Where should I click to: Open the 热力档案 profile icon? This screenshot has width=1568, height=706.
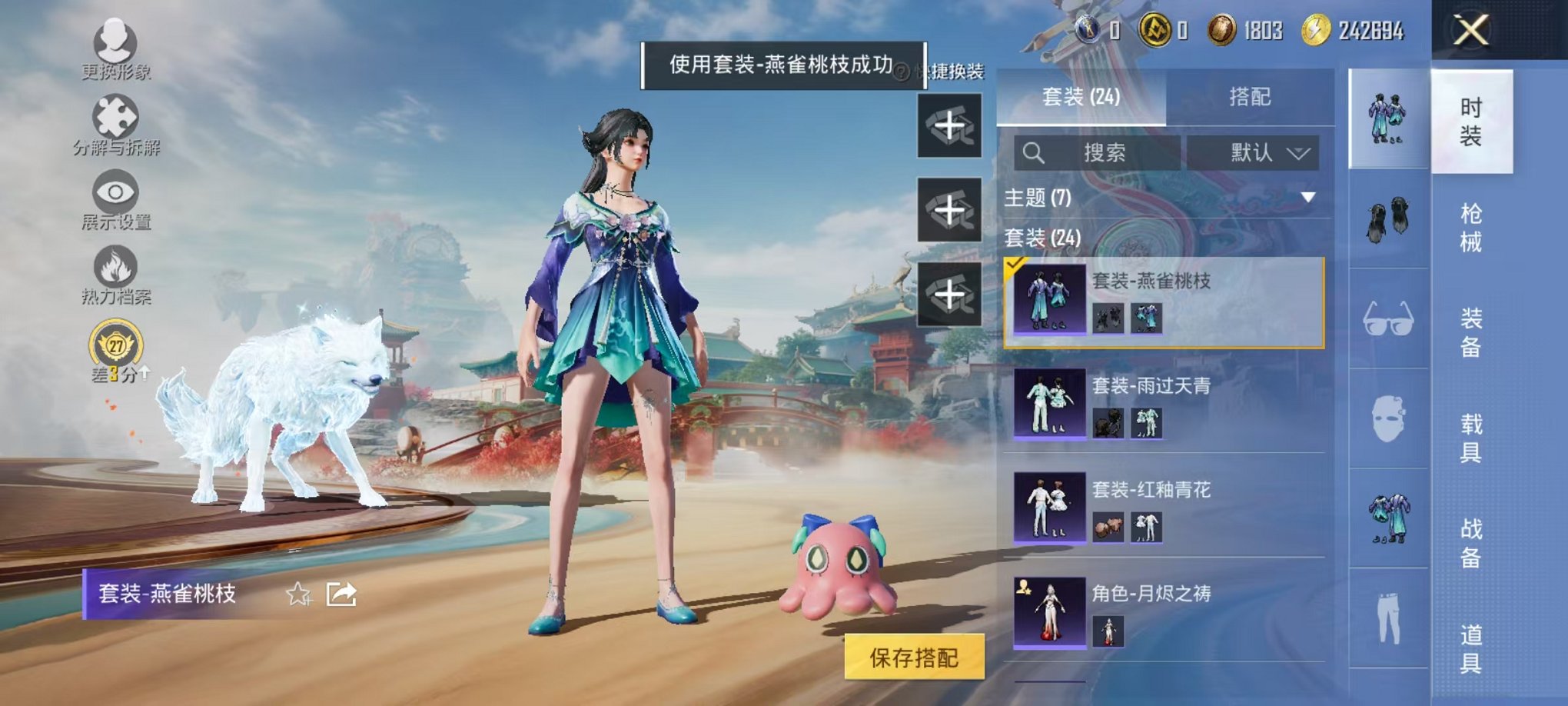point(114,273)
